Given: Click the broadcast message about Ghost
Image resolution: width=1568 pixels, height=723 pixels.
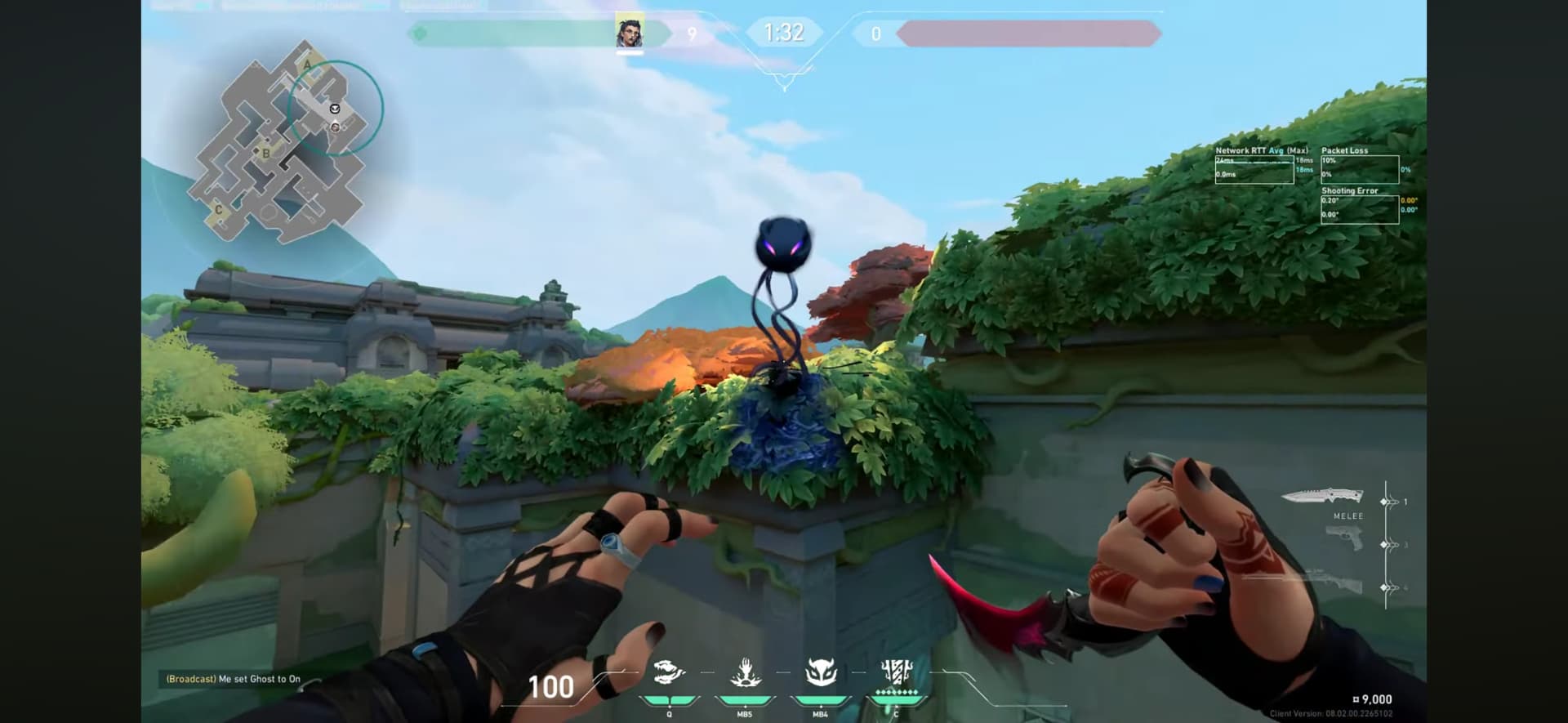Looking at the screenshot, I should [234, 679].
